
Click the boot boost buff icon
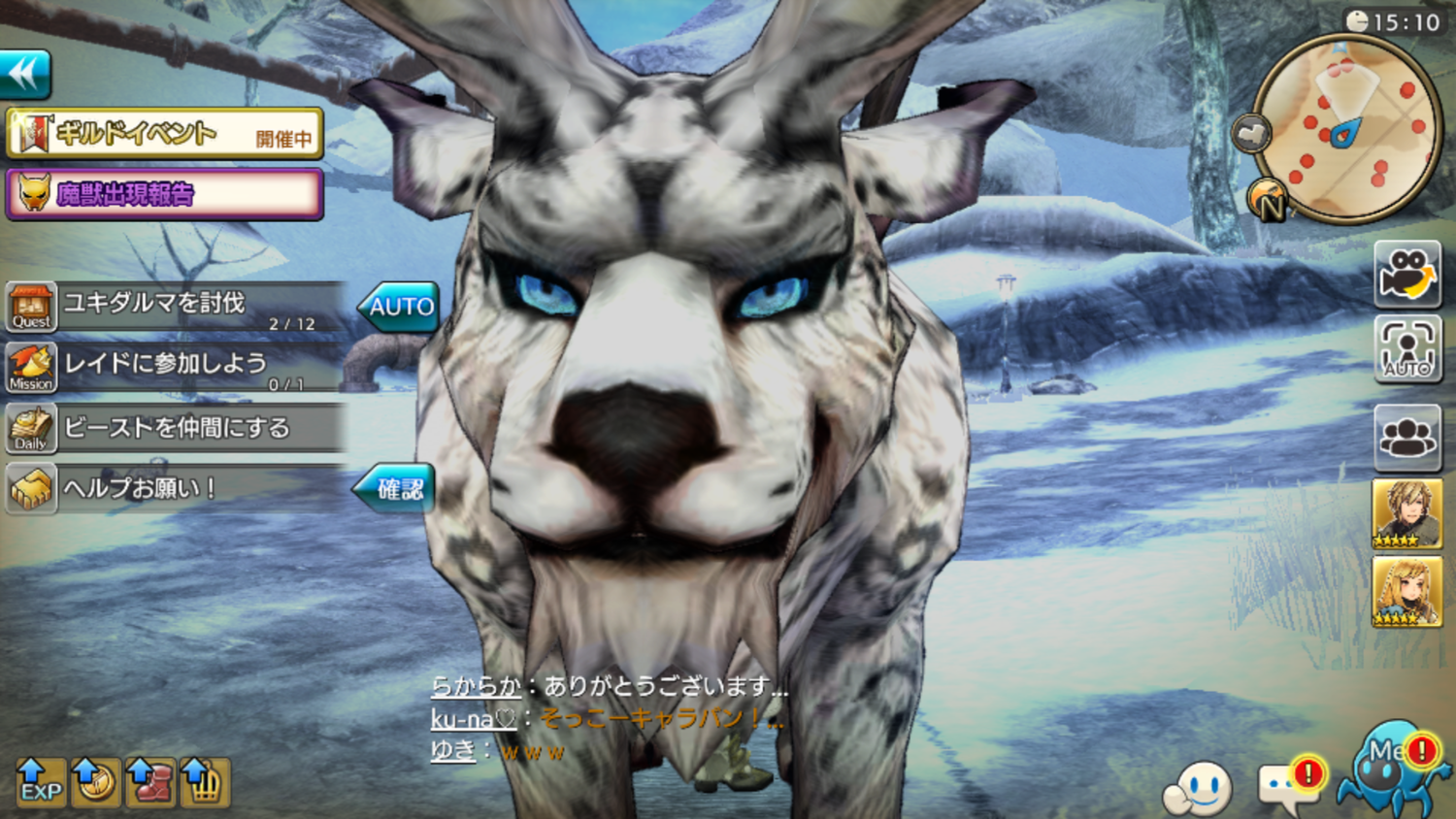[149, 782]
